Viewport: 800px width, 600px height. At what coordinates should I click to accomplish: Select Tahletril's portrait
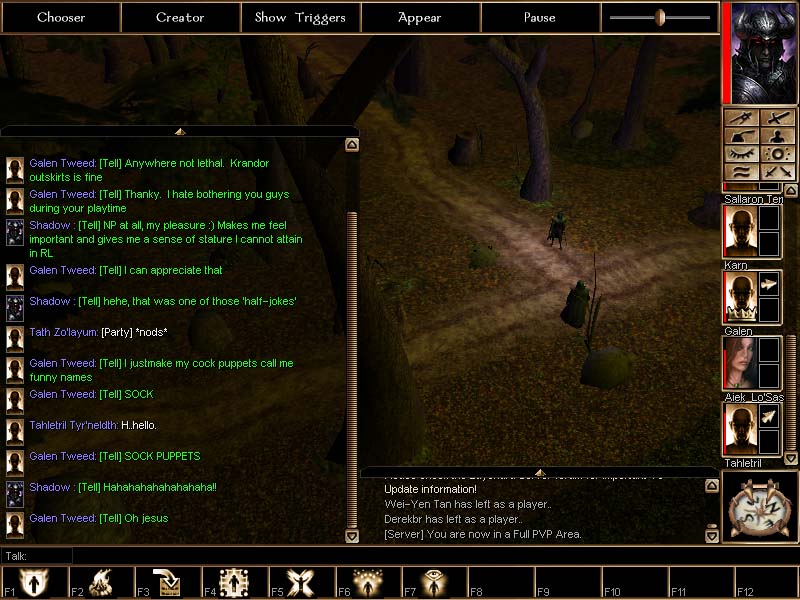[x=740, y=429]
